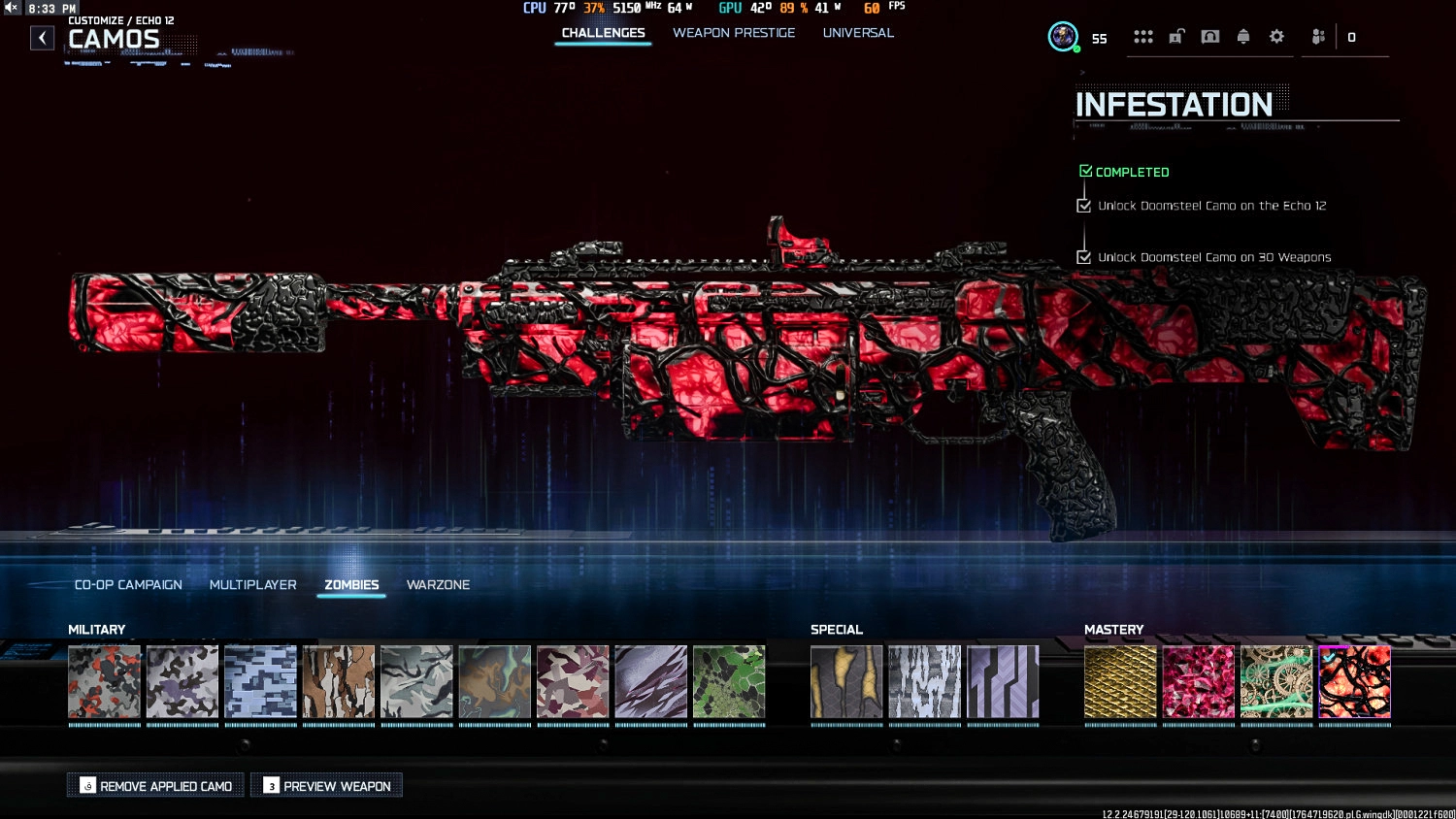Switch to the Warzone camo category
1456x819 pixels.
pyautogui.click(x=438, y=584)
